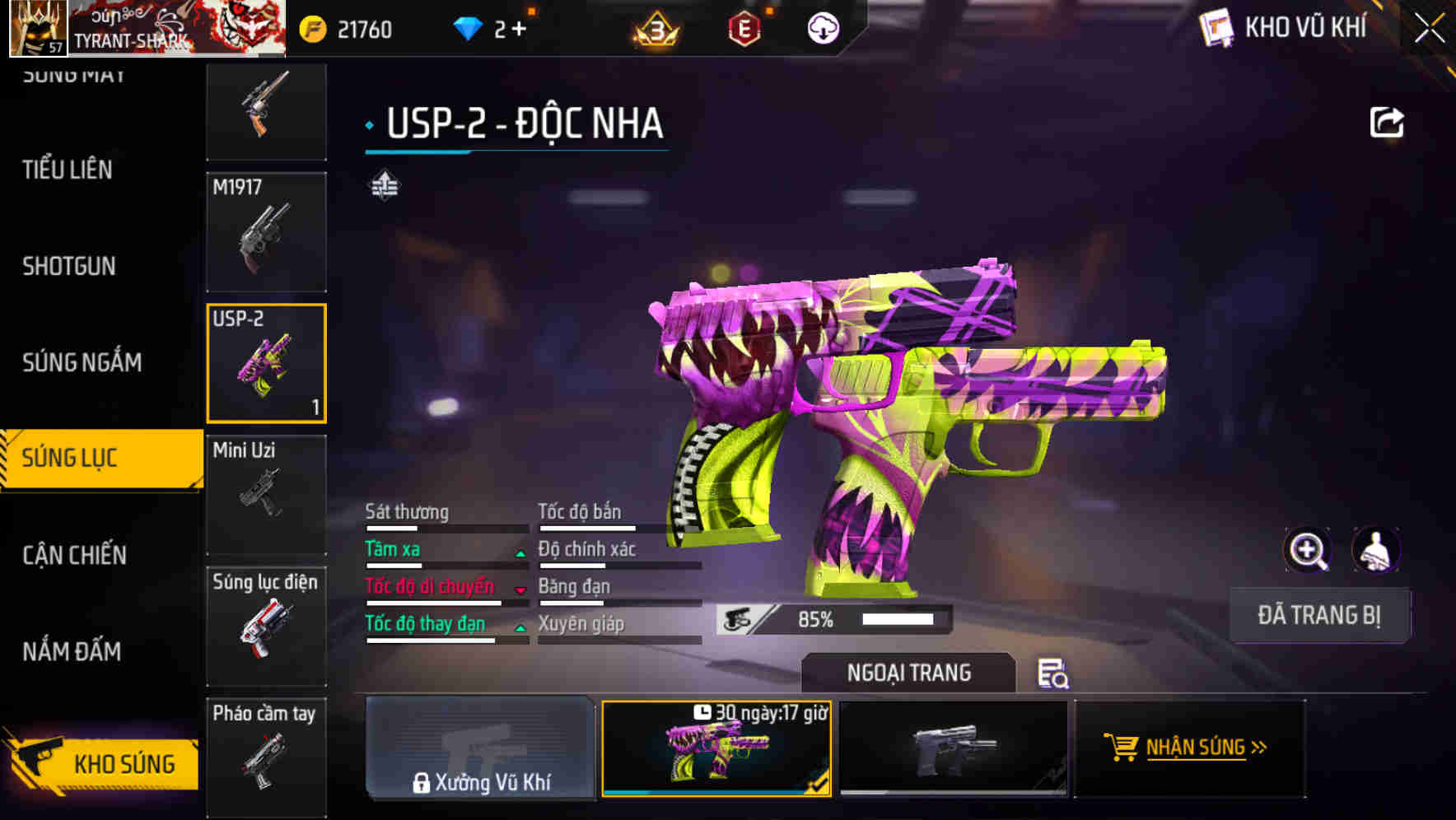Select the magnifier zoom icon for weapon preview
Screen dimensions: 1456x820
pos(1309,550)
